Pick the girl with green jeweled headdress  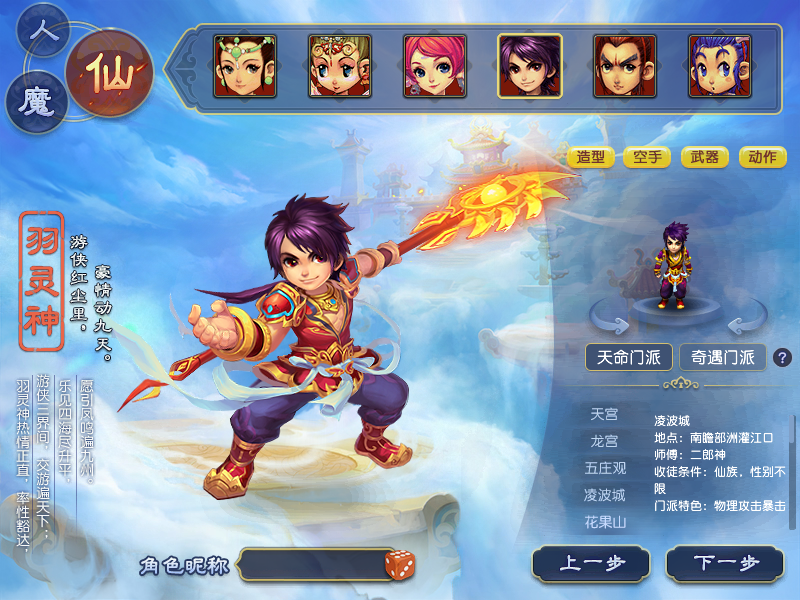tap(245, 66)
